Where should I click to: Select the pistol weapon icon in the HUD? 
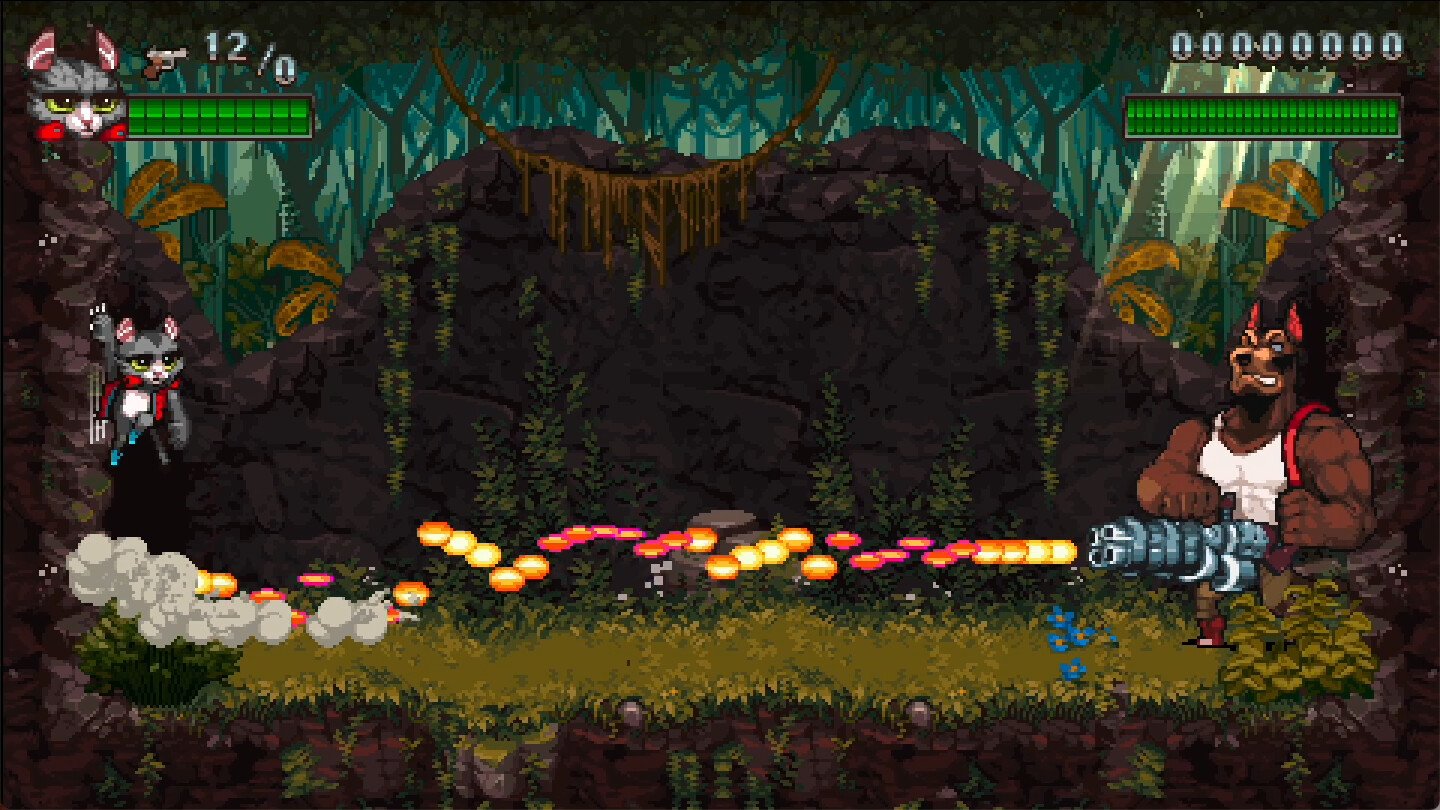tap(168, 57)
